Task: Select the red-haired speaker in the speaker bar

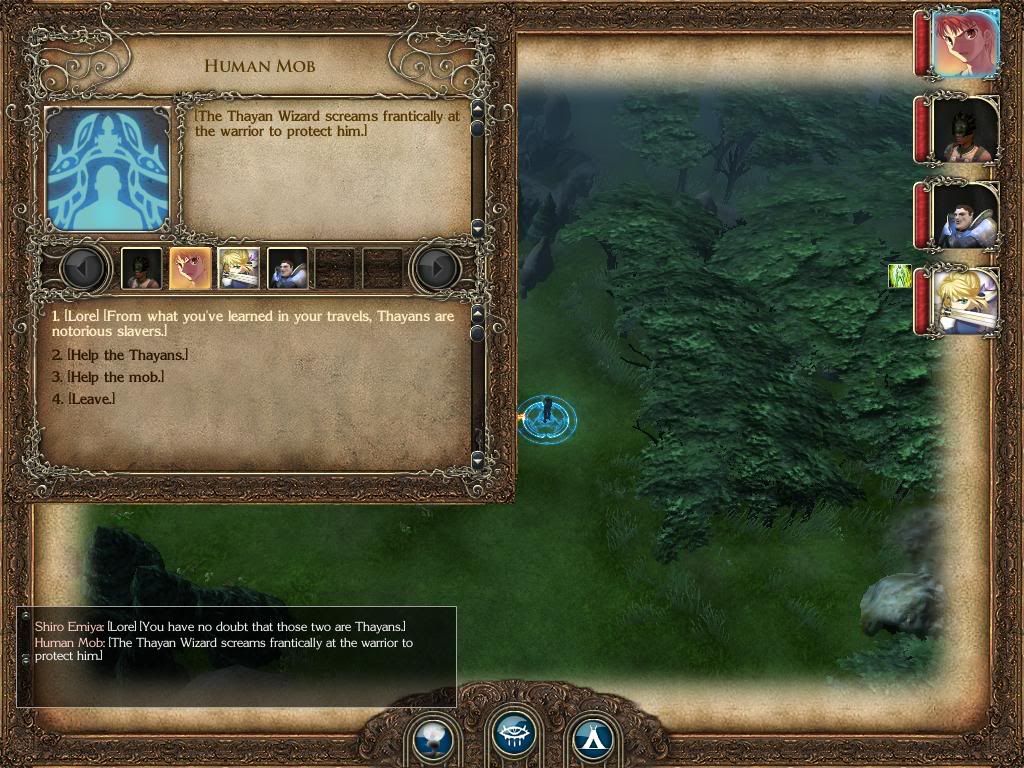Action: [x=190, y=268]
